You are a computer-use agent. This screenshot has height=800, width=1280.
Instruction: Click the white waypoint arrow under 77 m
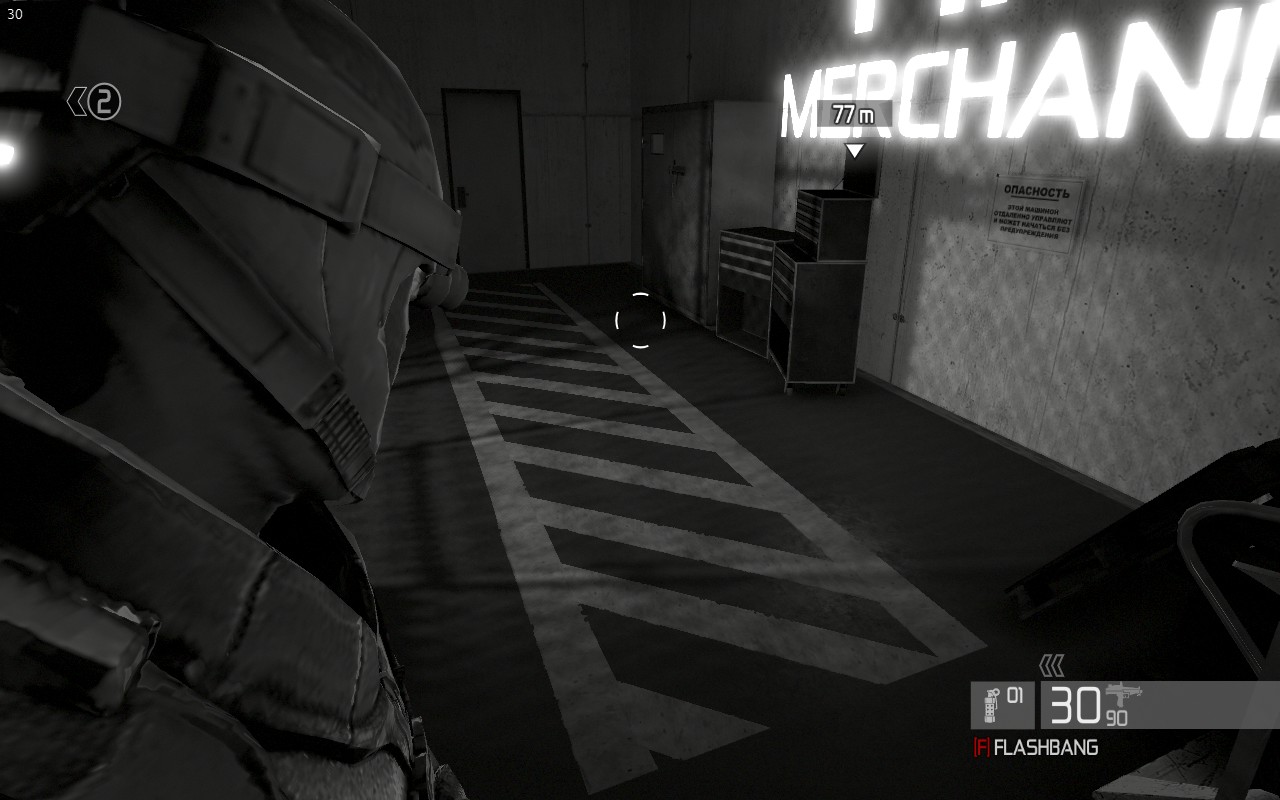856,151
